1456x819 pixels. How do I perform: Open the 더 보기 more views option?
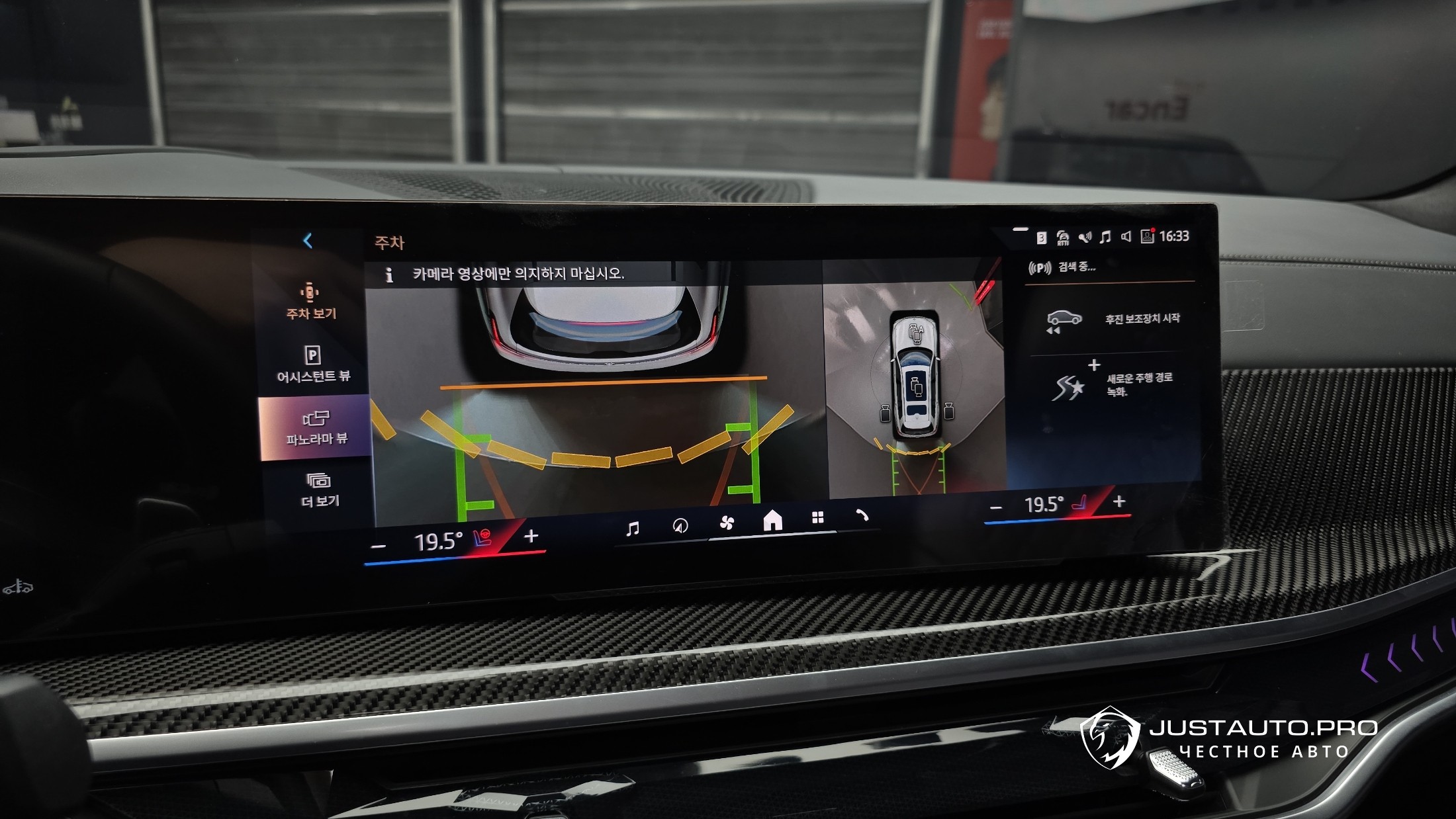(319, 490)
